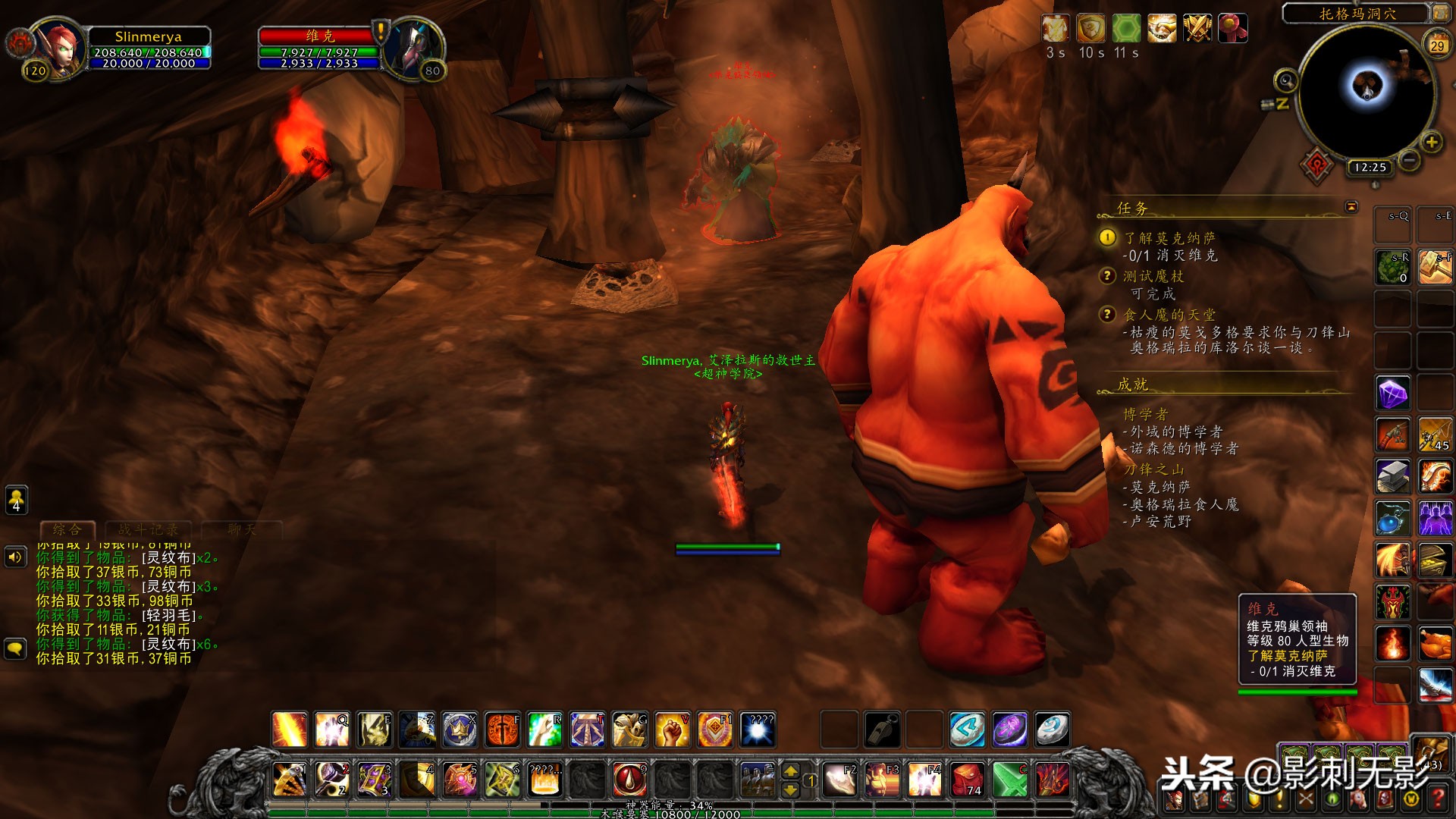Click the target portrait of 维克
This screenshot has height=819, width=1456.
pyautogui.click(x=414, y=47)
